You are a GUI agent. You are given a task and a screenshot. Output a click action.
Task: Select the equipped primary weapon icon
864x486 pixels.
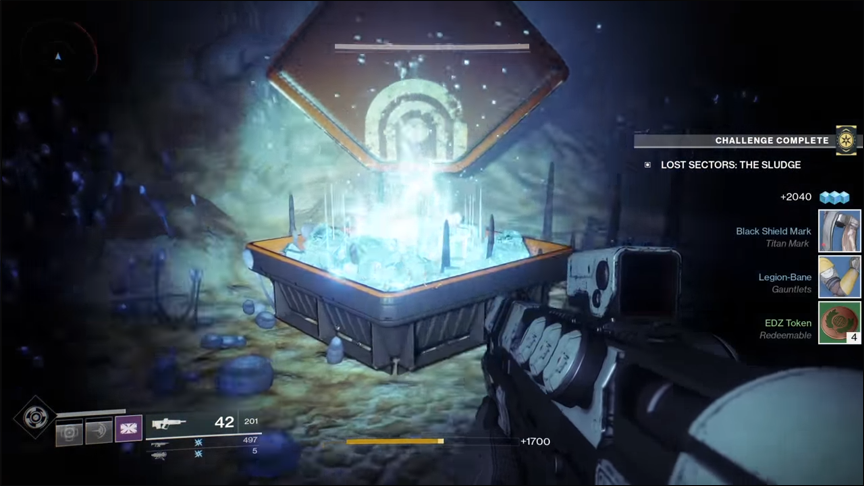point(167,424)
